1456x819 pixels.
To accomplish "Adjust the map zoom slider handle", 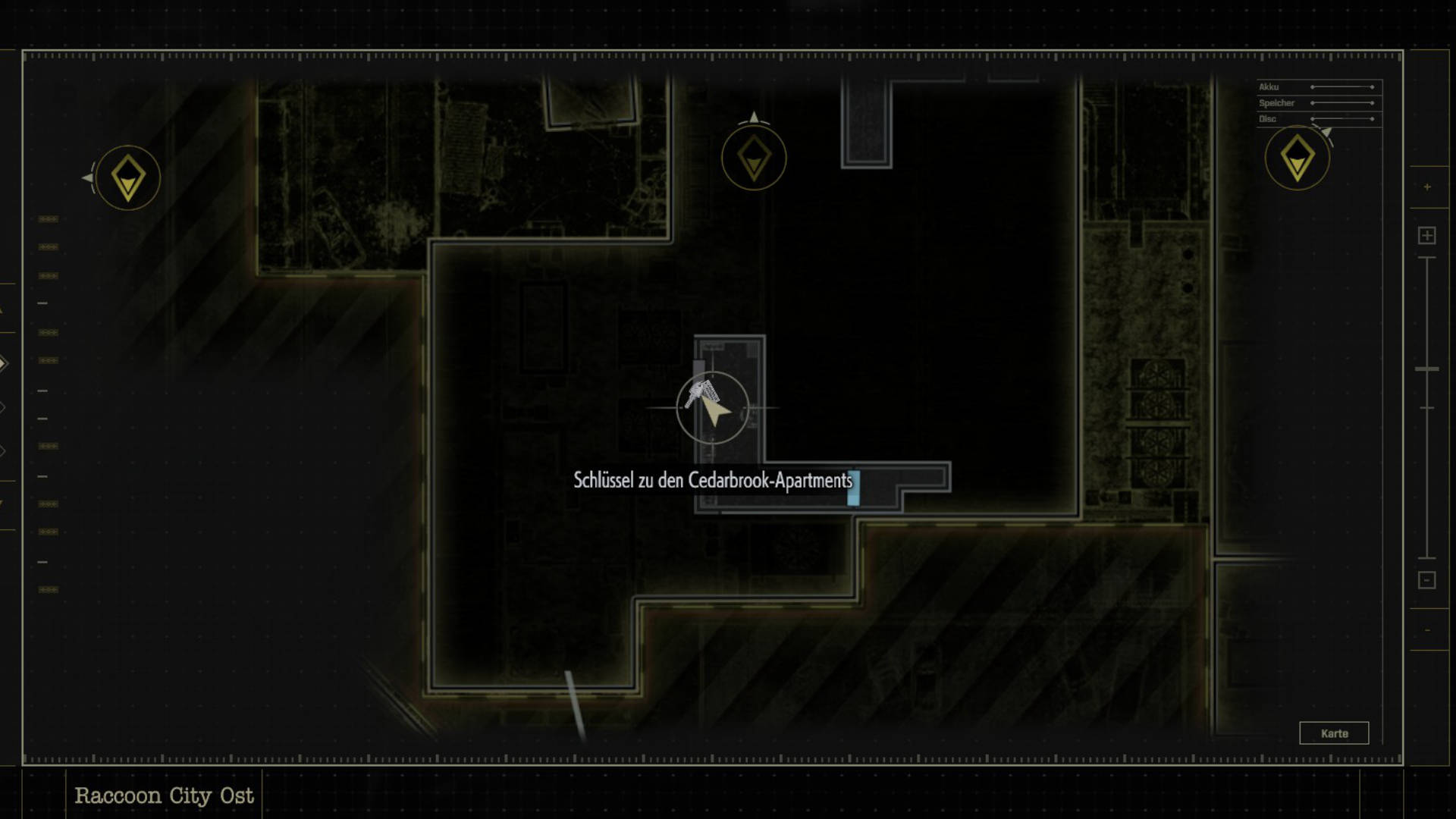I will pos(1426,369).
